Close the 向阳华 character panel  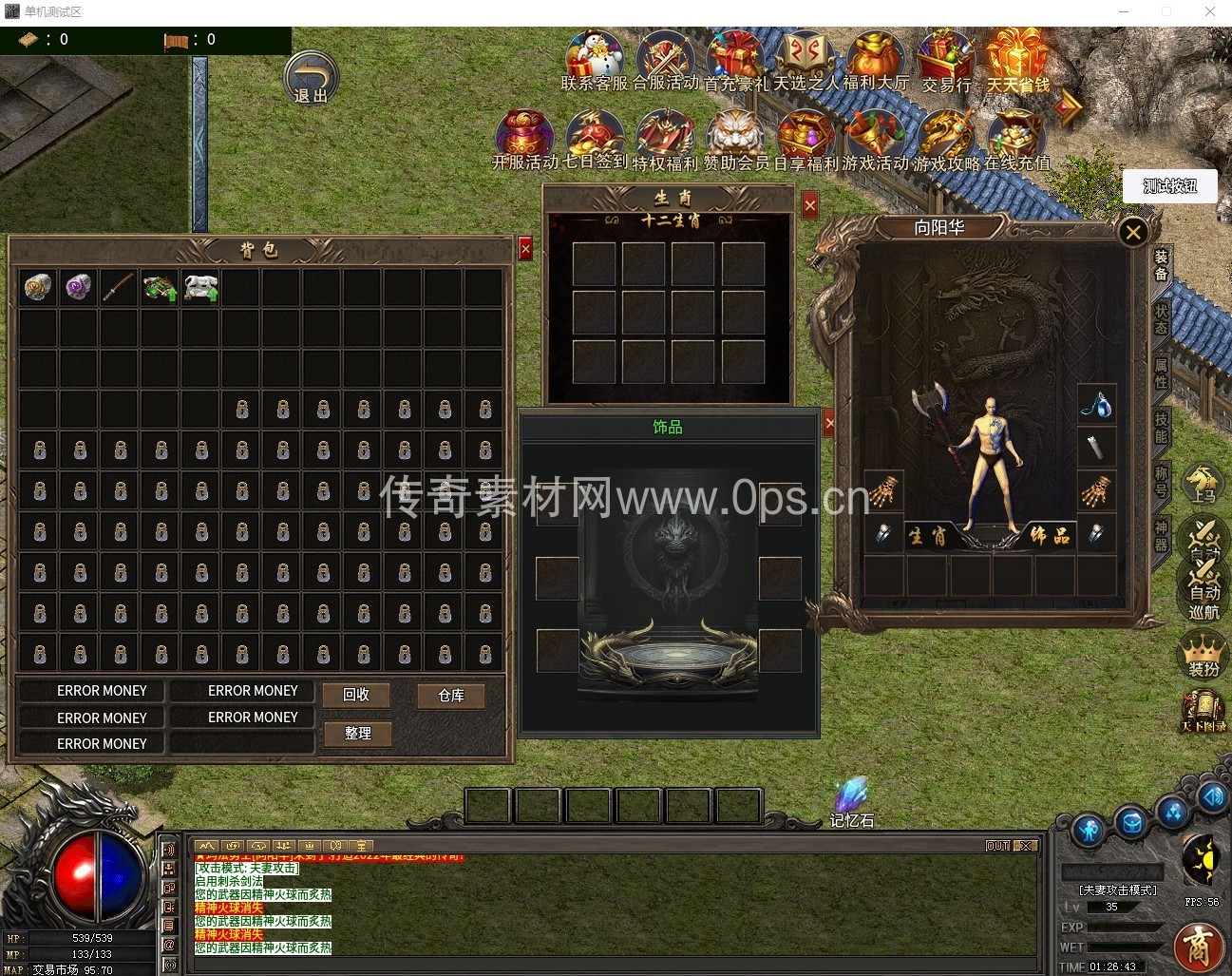[1132, 232]
